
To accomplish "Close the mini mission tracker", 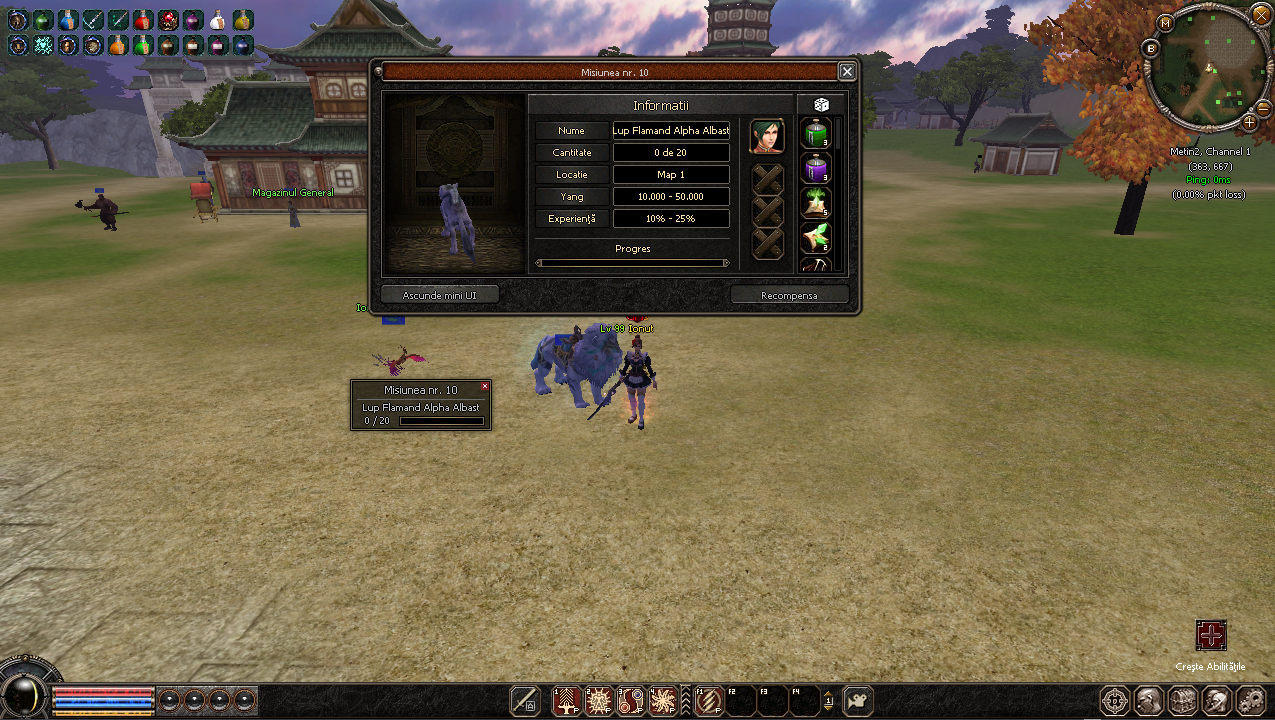I will 485,386.
